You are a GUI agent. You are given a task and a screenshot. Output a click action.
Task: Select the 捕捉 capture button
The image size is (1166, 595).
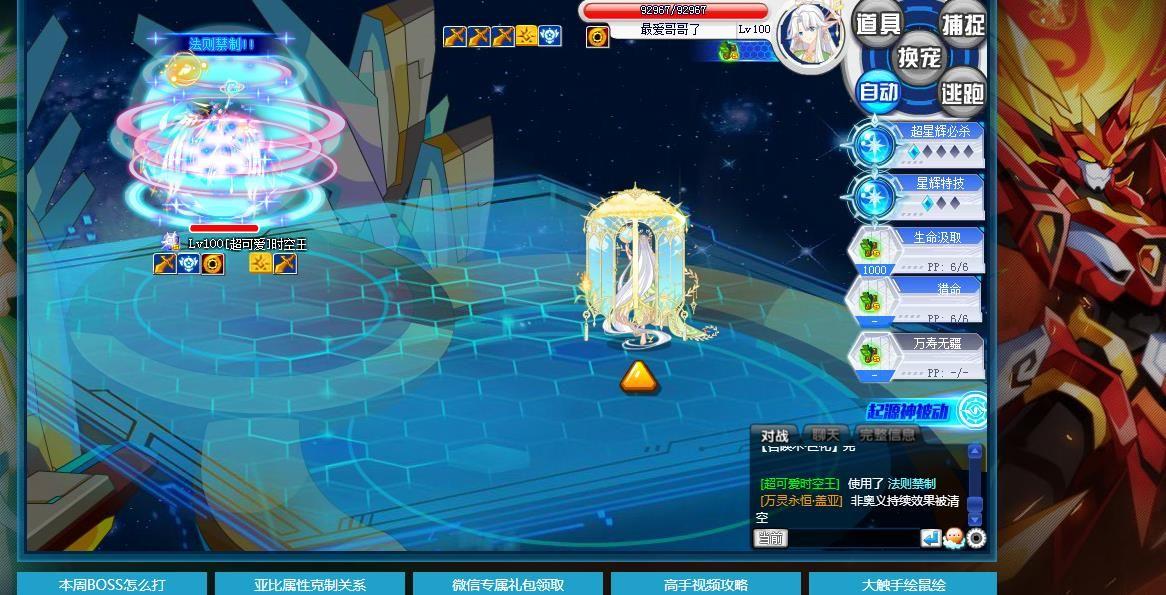[962, 24]
